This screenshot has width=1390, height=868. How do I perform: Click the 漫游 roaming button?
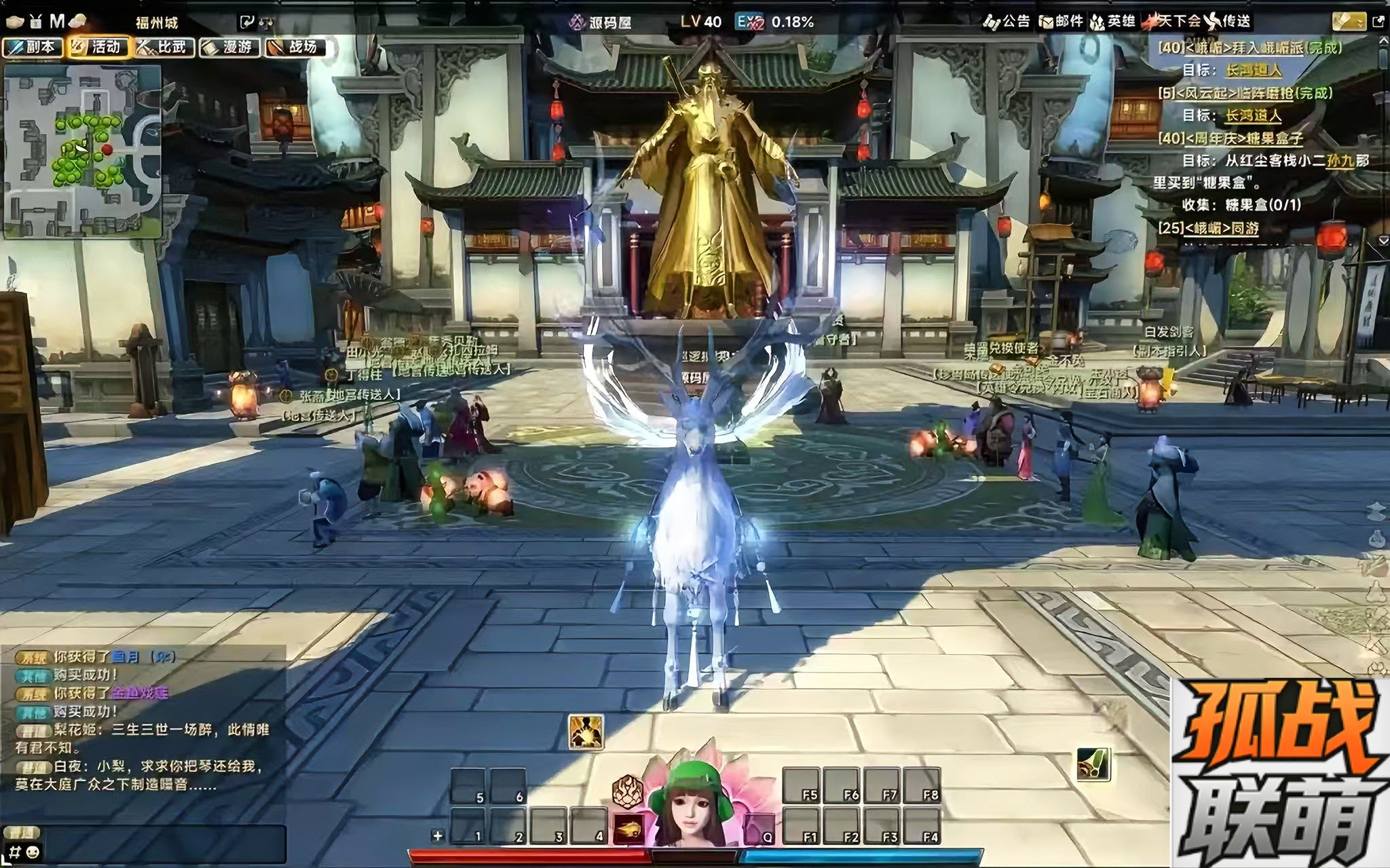(x=229, y=47)
